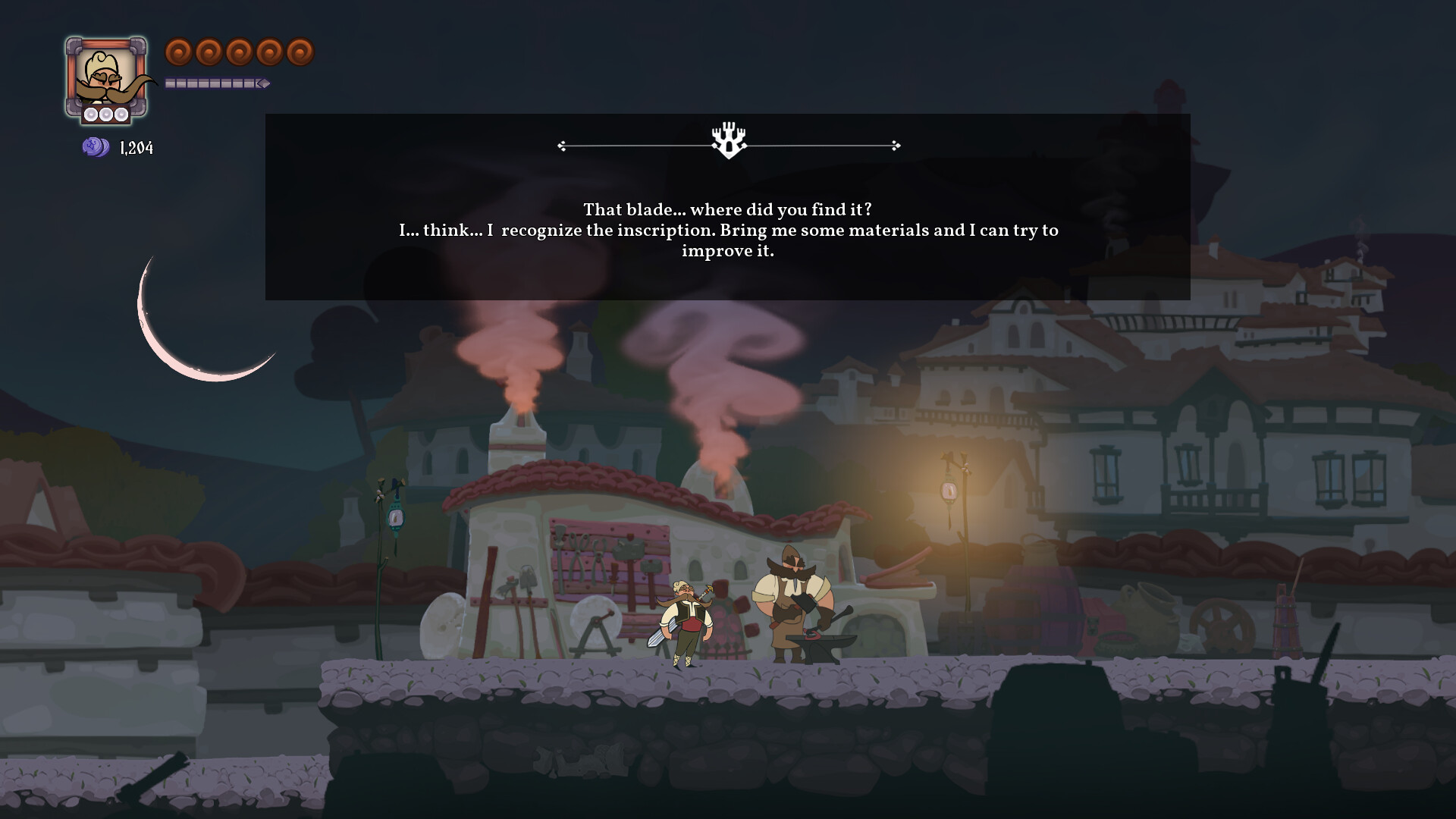The height and width of the screenshot is (819, 1456).
Task: Select a white ability charge under the portrait
Action: point(93,115)
